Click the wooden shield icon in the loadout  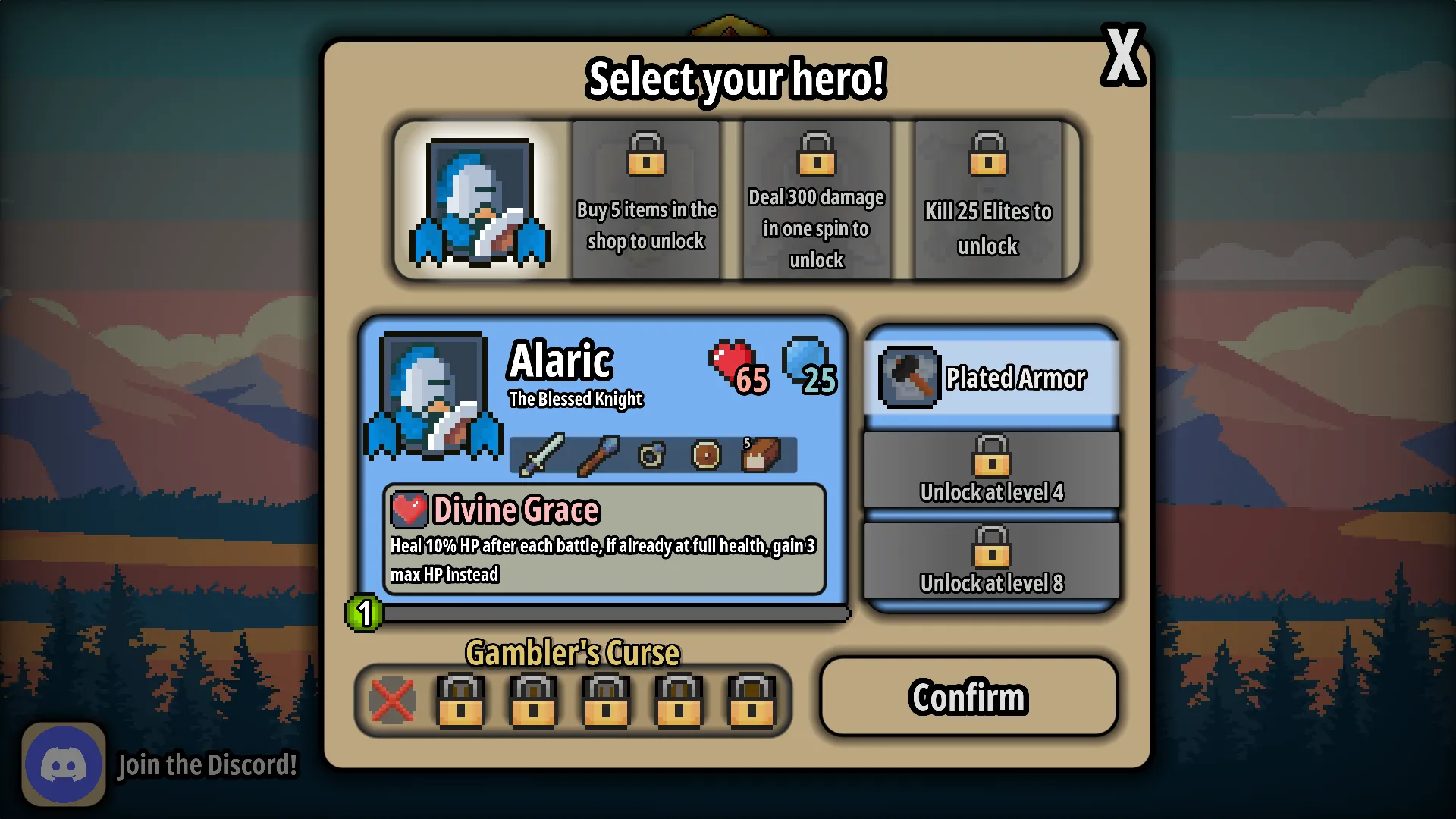tap(707, 455)
